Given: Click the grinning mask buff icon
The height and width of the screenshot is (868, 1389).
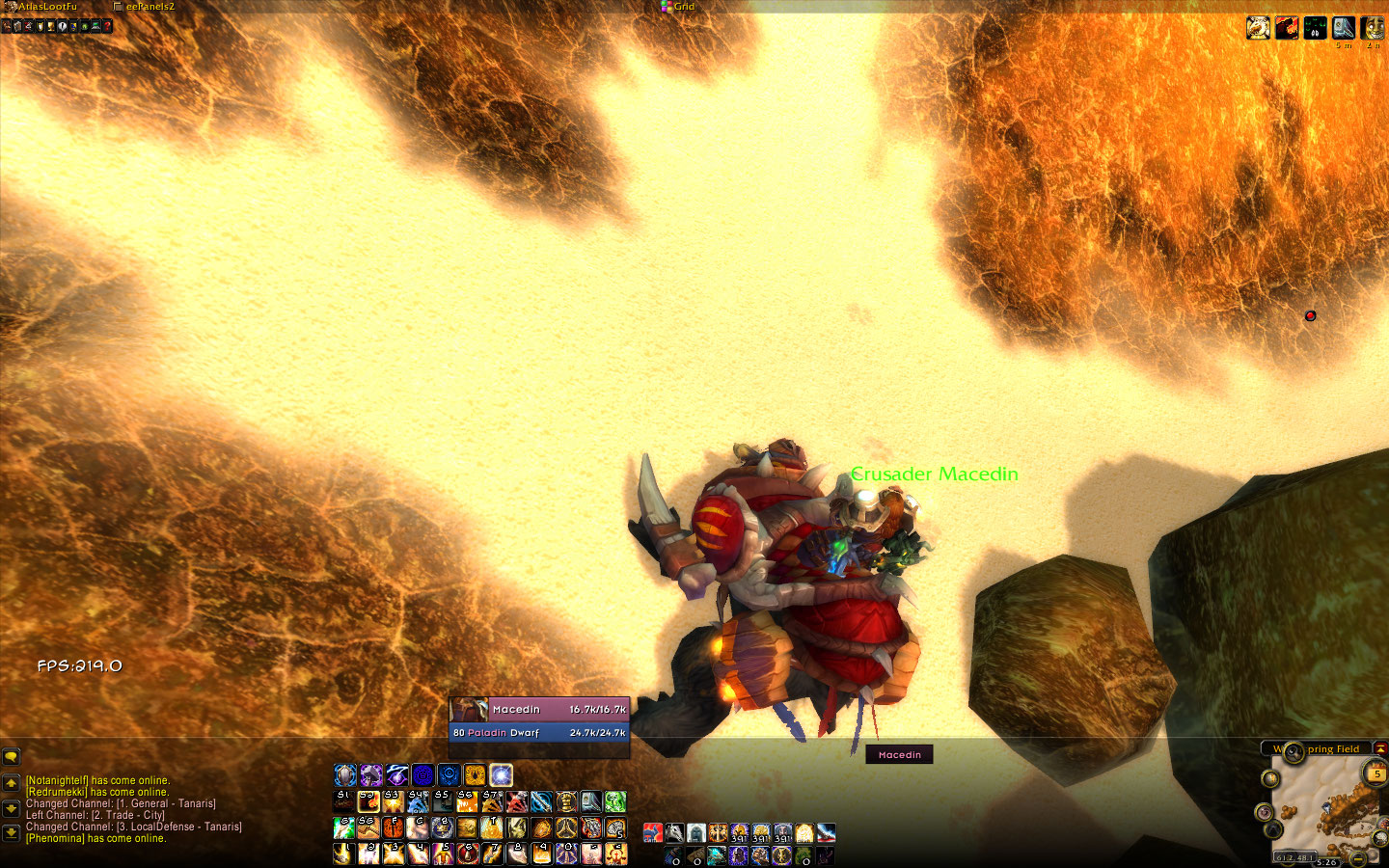Looking at the screenshot, I should tap(1372, 28).
